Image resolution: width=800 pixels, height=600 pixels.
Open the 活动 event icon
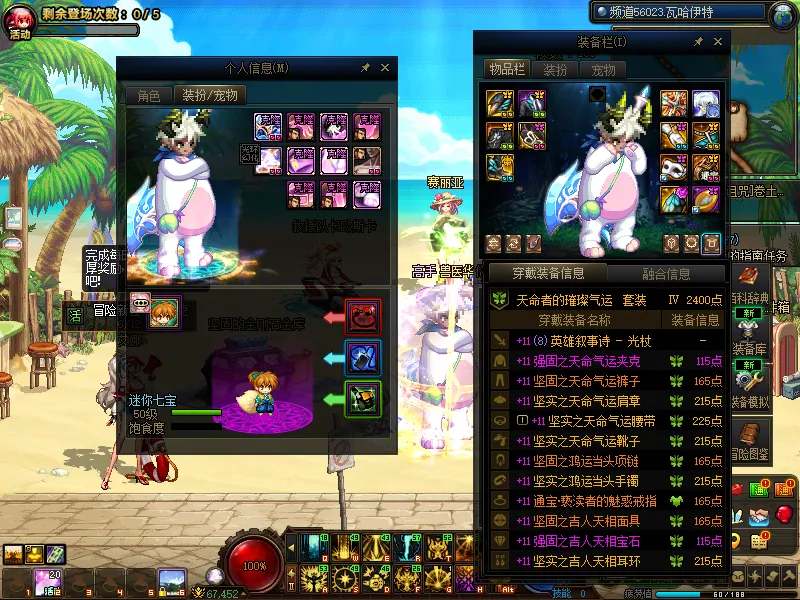click(20, 20)
